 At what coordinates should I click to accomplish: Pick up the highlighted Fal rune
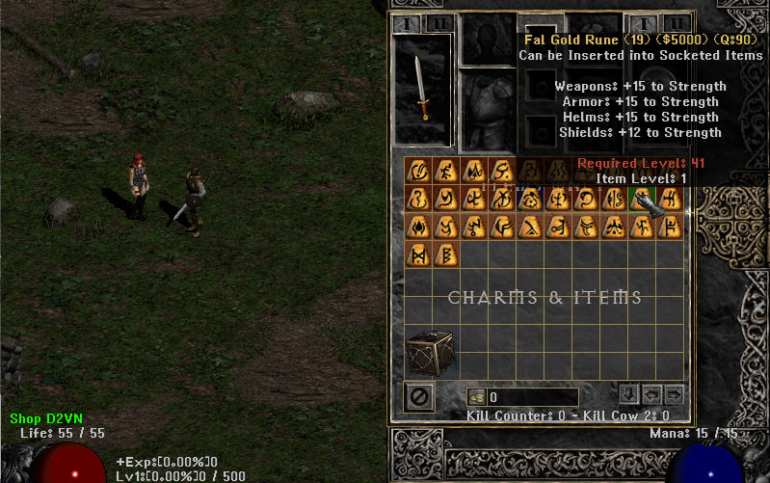(643, 199)
